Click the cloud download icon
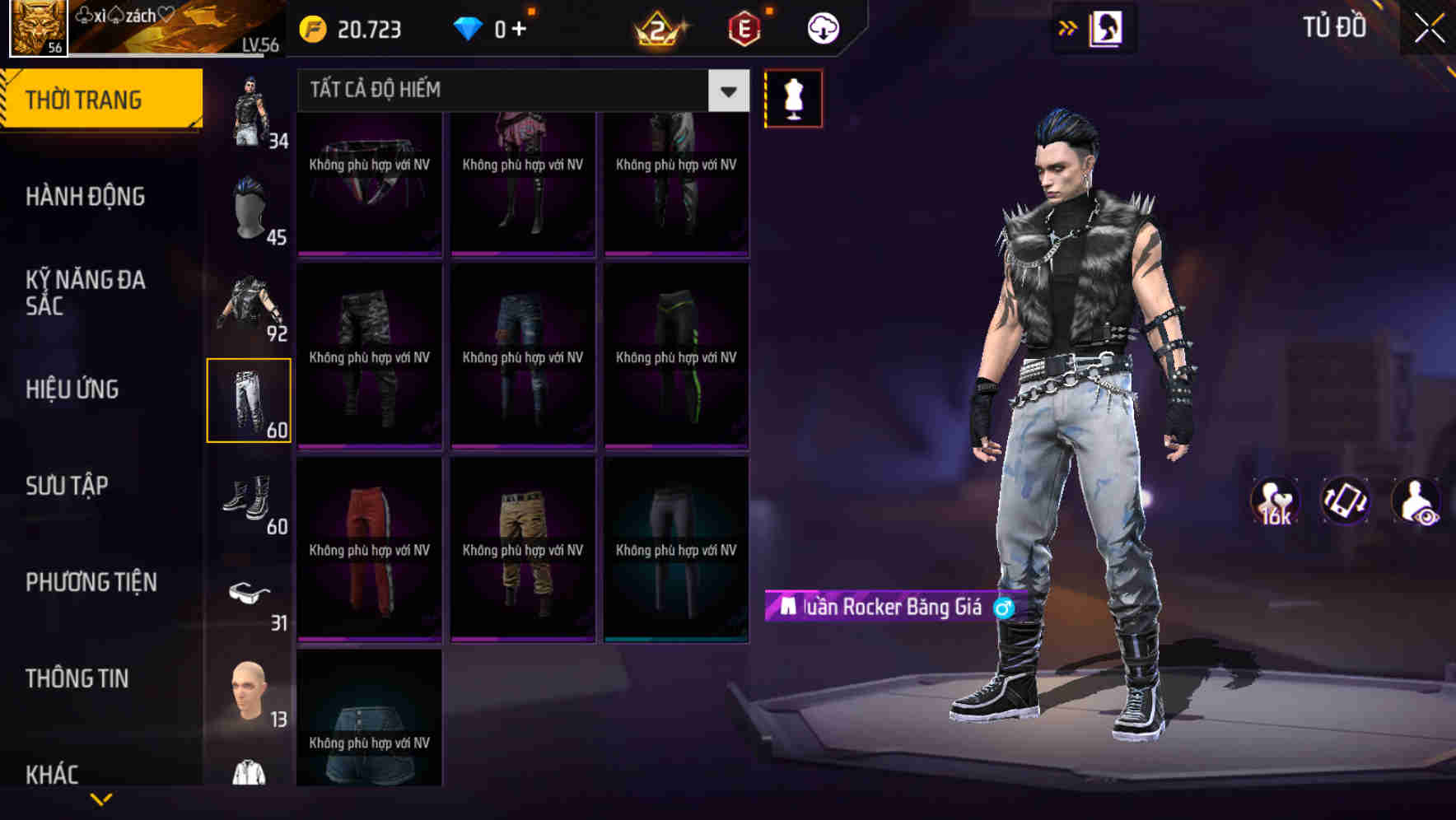The image size is (1456, 820). pos(822,27)
